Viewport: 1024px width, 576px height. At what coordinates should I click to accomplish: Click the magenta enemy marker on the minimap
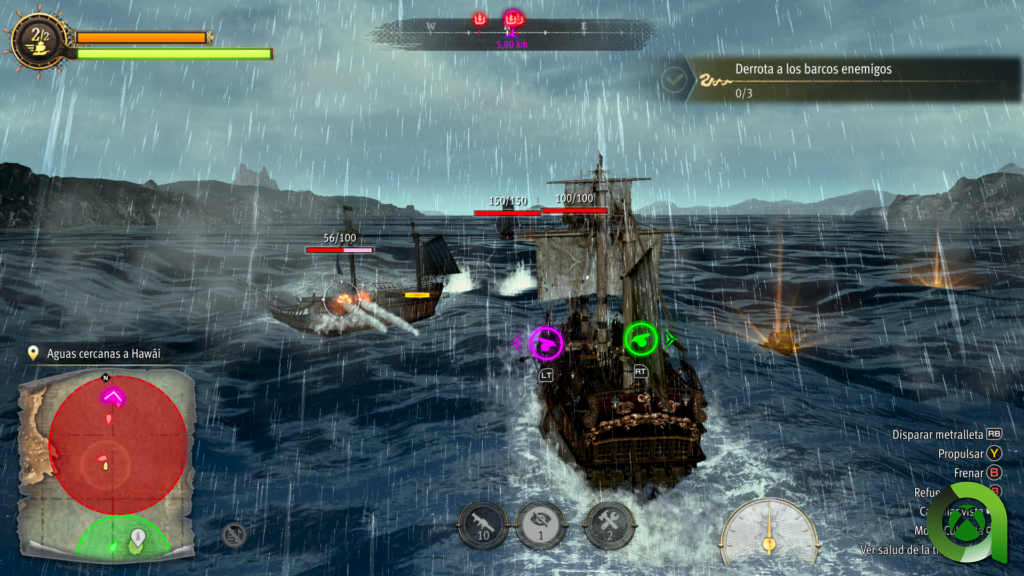[x=112, y=397]
